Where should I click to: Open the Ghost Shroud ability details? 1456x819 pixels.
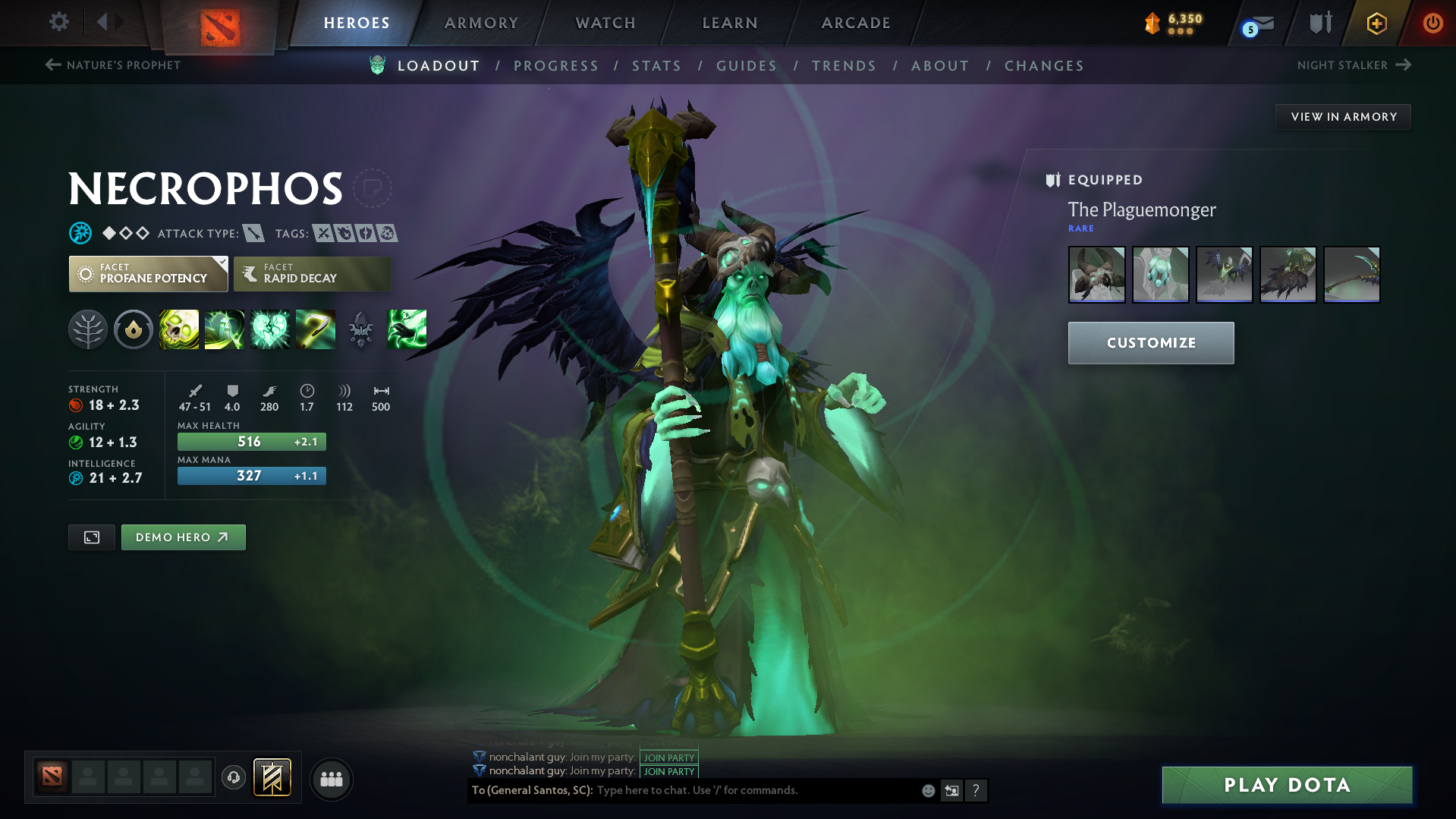click(x=225, y=329)
